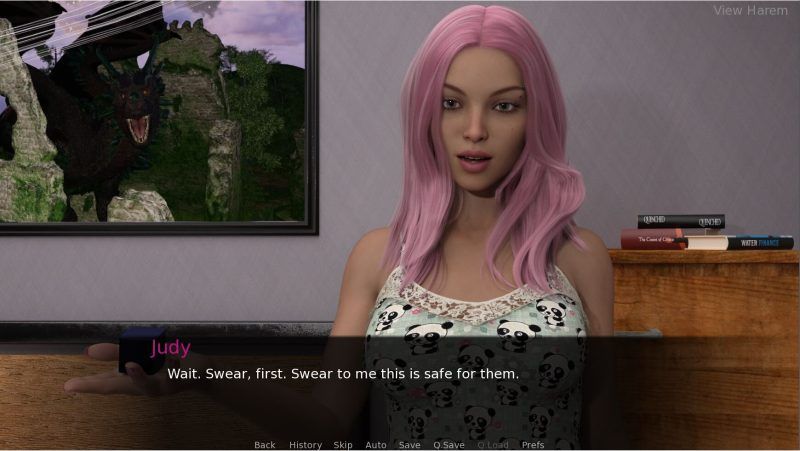The width and height of the screenshot is (800, 451).
Task: Quick load with Q.Load
Action: [493, 445]
